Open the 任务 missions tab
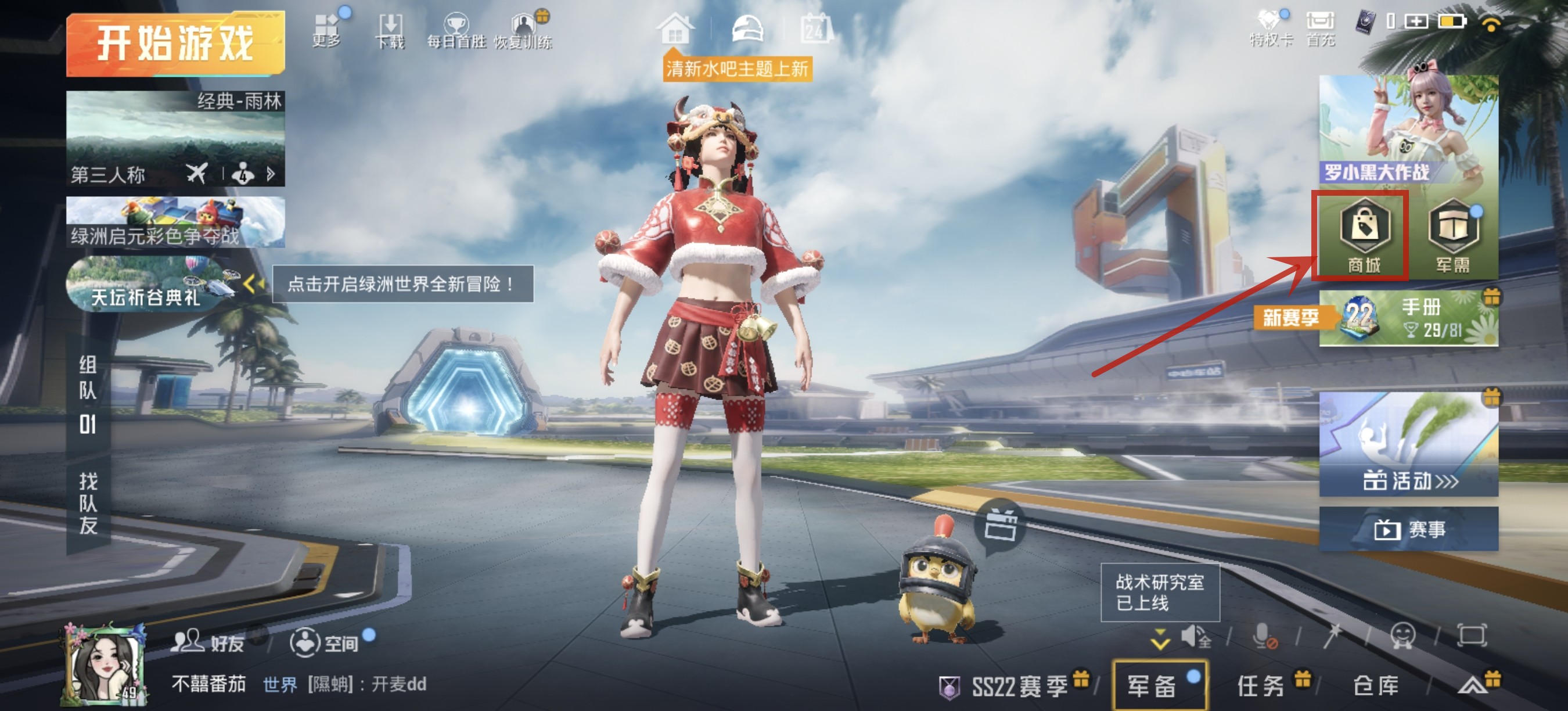Viewport: 1568px width, 711px height. coord(1261,686)
